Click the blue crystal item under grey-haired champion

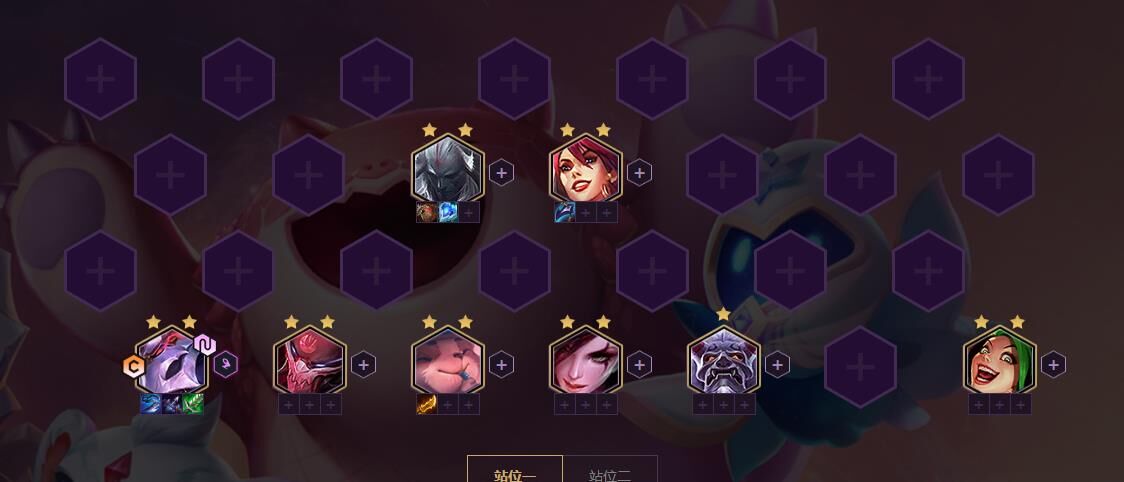[448, 212]
